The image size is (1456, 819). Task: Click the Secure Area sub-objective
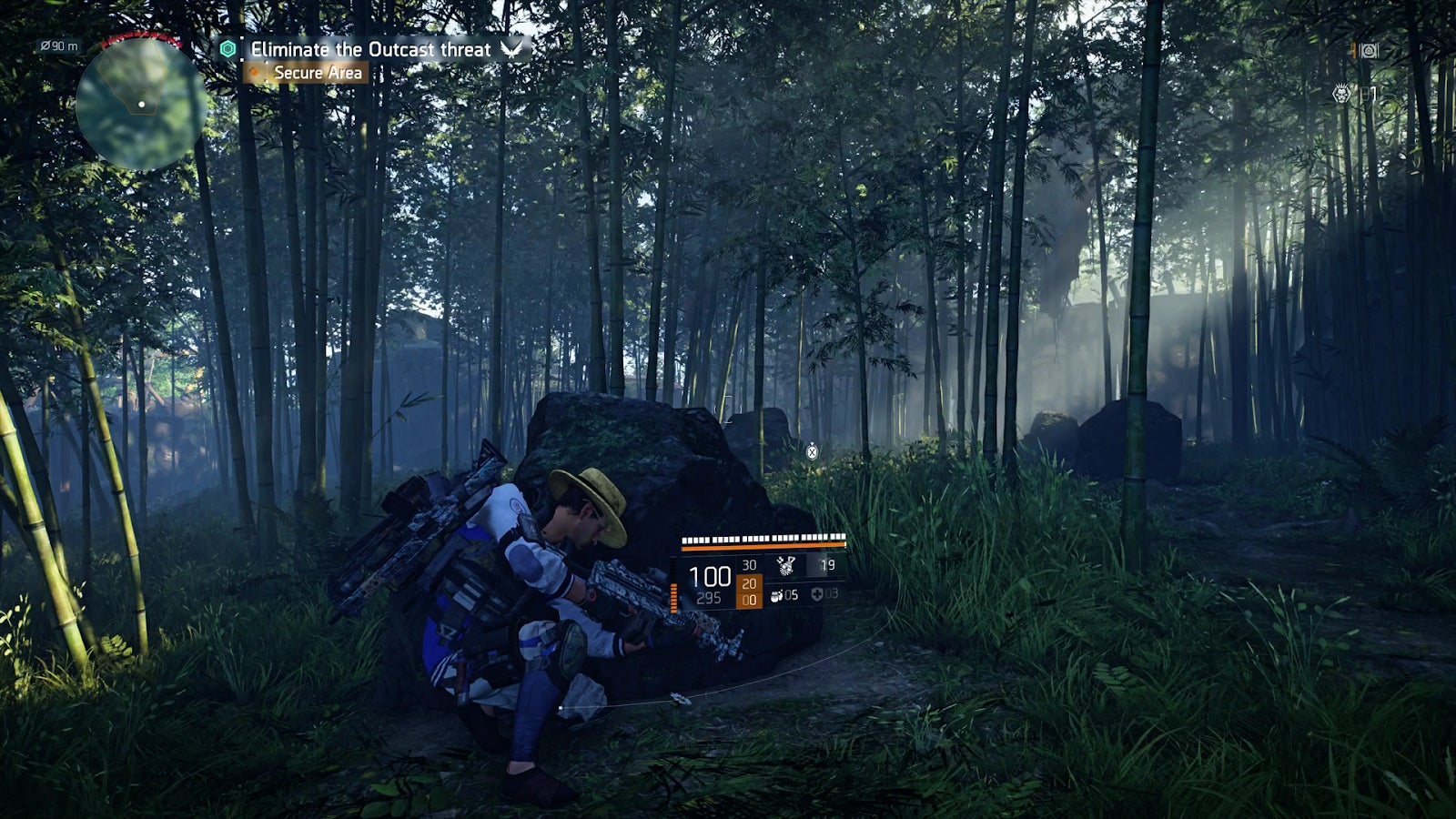pos(318,73)
